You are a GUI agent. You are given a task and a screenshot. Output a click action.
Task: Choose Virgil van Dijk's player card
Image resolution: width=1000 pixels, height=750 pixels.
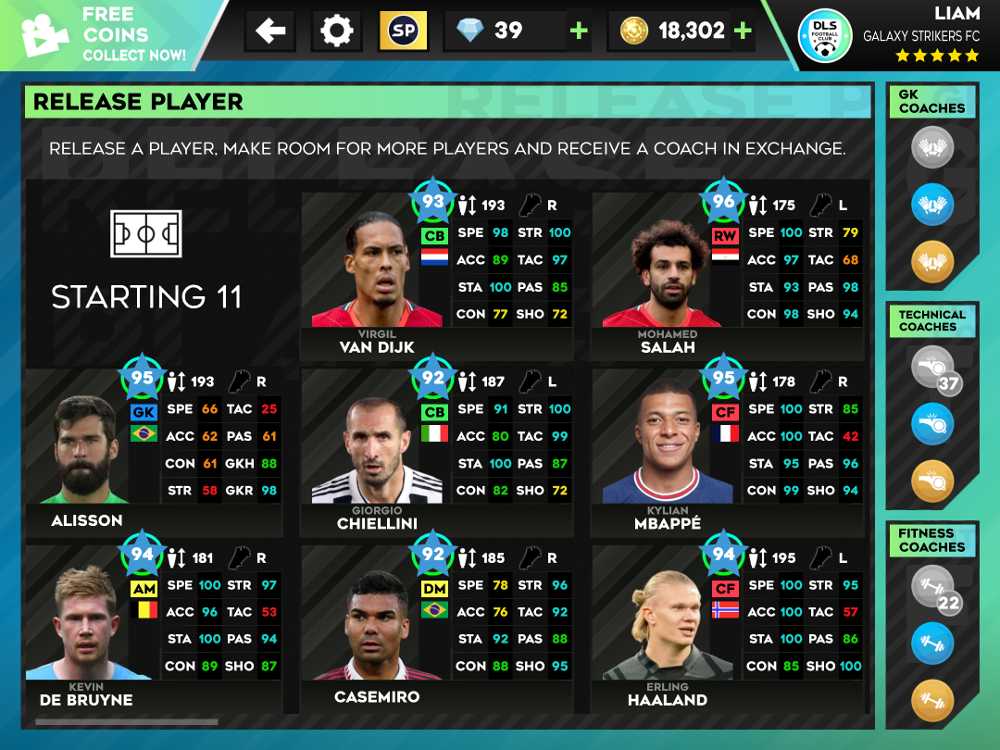click(436, 270)
